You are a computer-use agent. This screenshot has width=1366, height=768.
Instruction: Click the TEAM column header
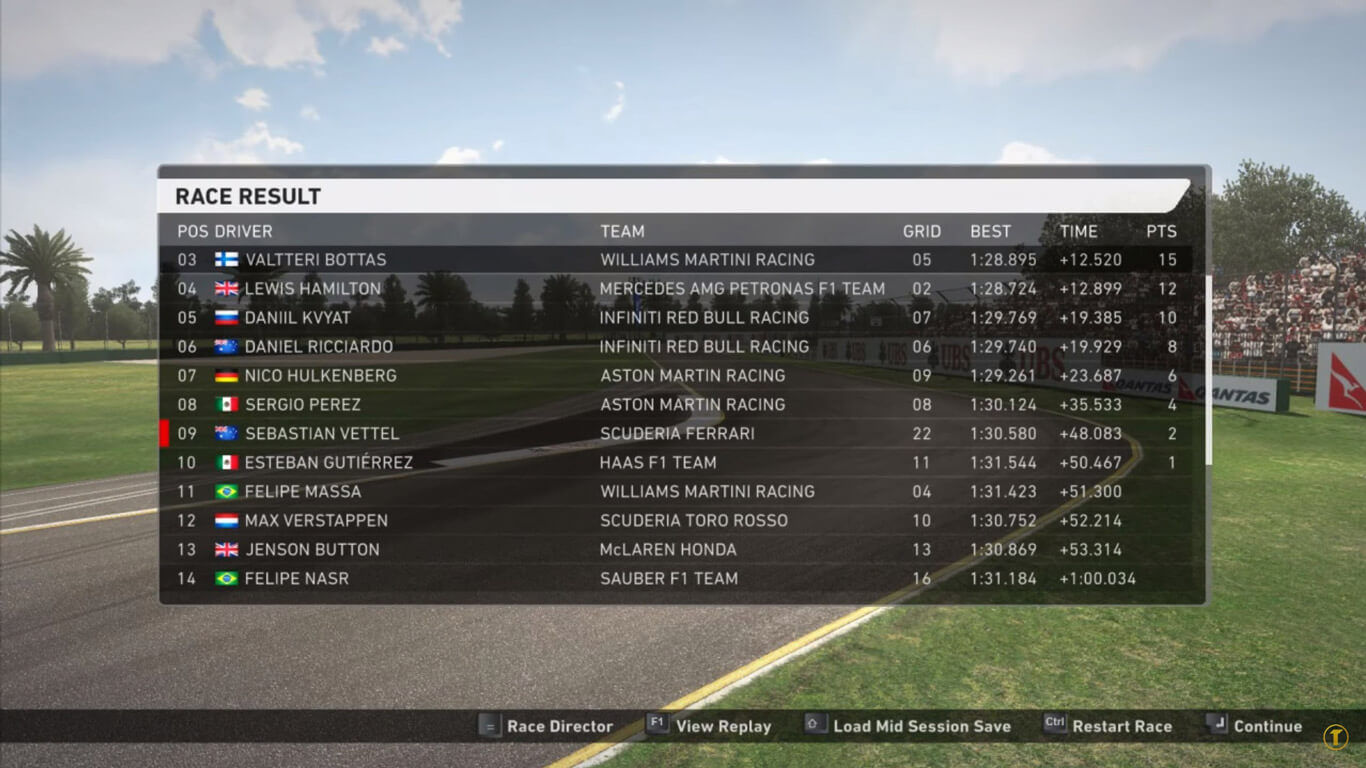click(622, 231)
